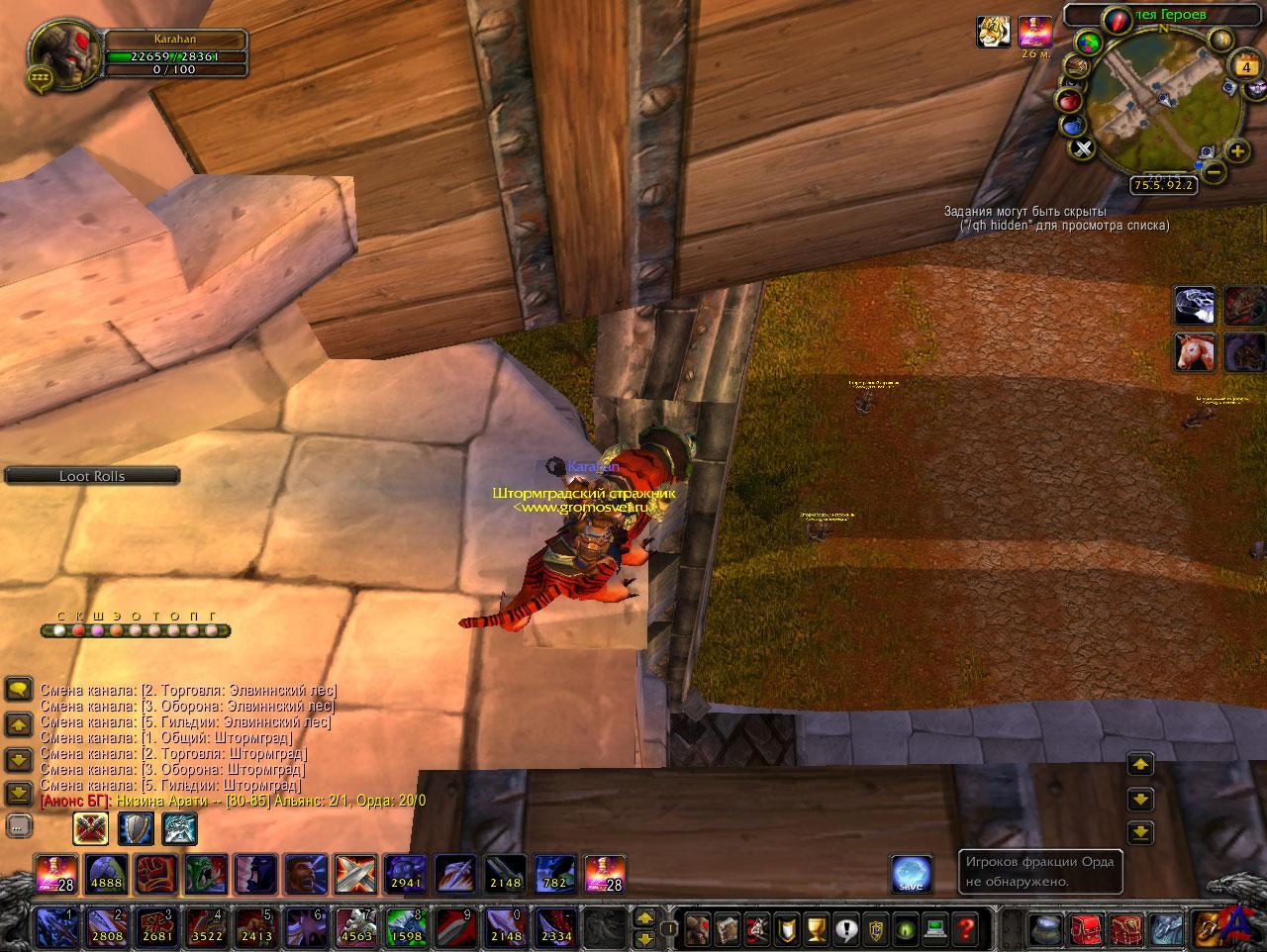Click the crossed swords minimap button
The height and width of the screenshot is (952, 1267).
point(1083,149)
